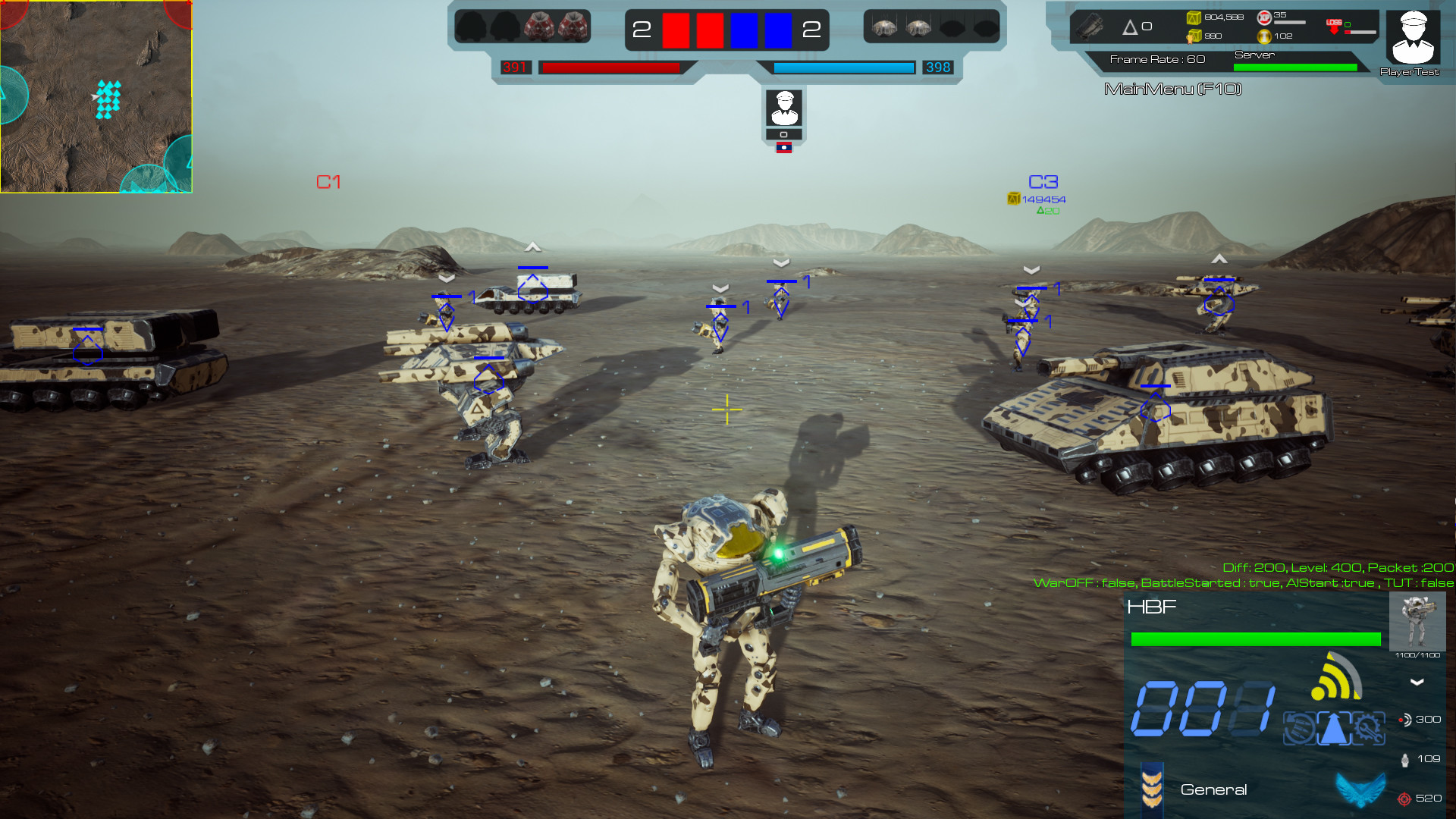Click the red crosshair icon near 520
Image resolution: width=1456 pixels, height=819 pixels.
click(1404, 799)
